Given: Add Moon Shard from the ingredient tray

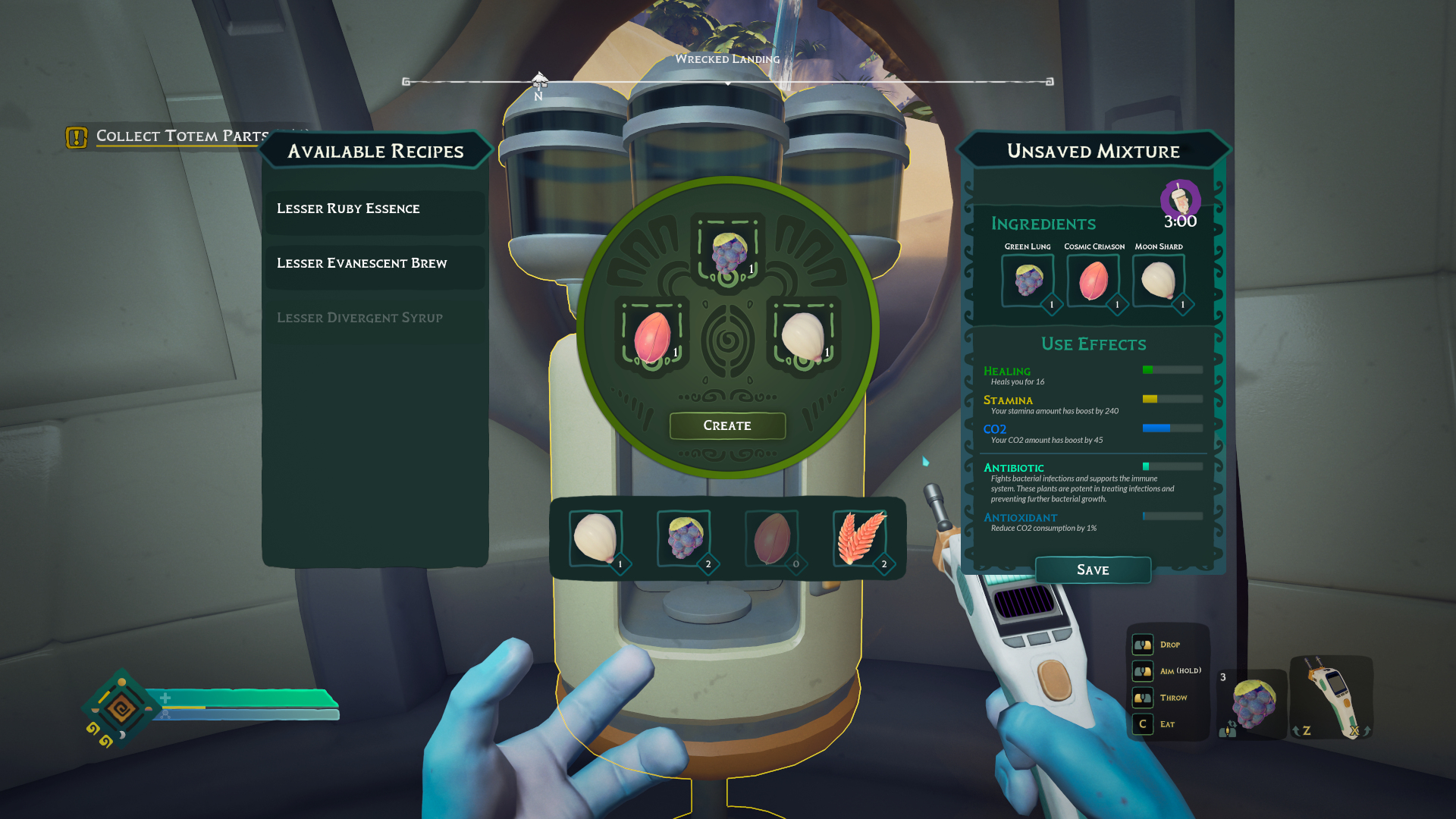Looking at the screenshot, I should click(596, 538).
